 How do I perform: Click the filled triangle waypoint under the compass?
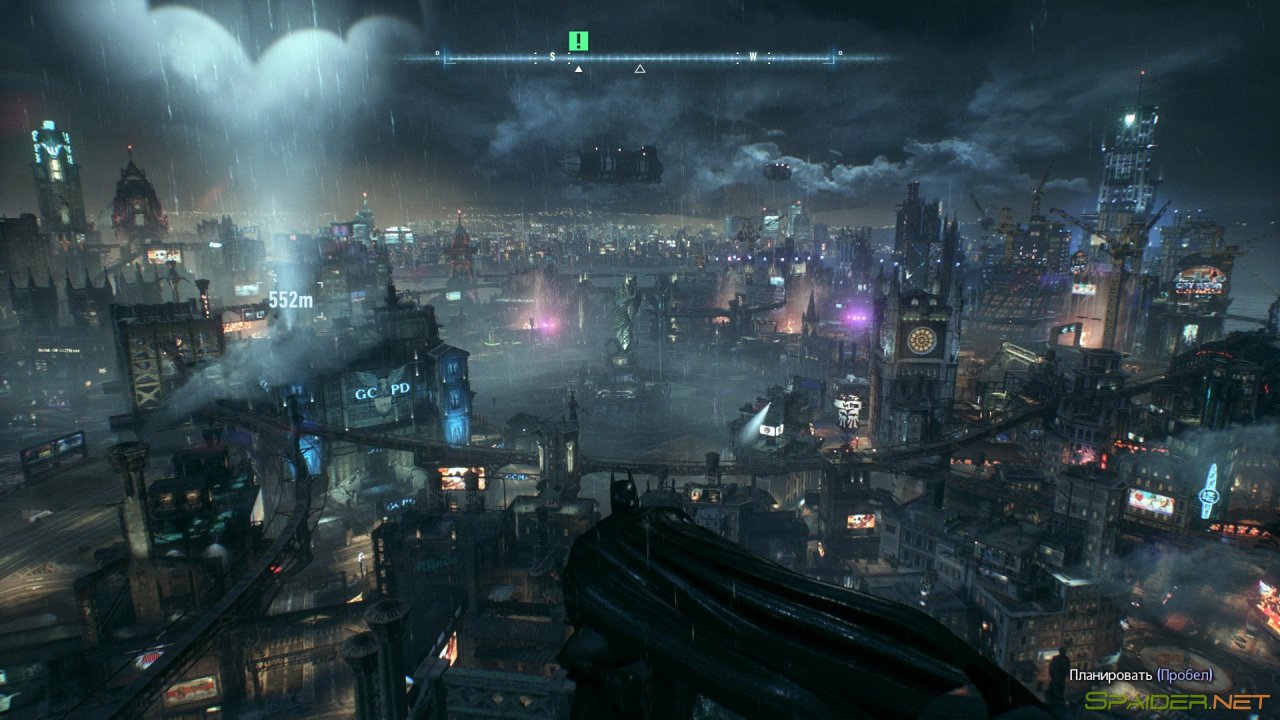[x=578, y=69]
